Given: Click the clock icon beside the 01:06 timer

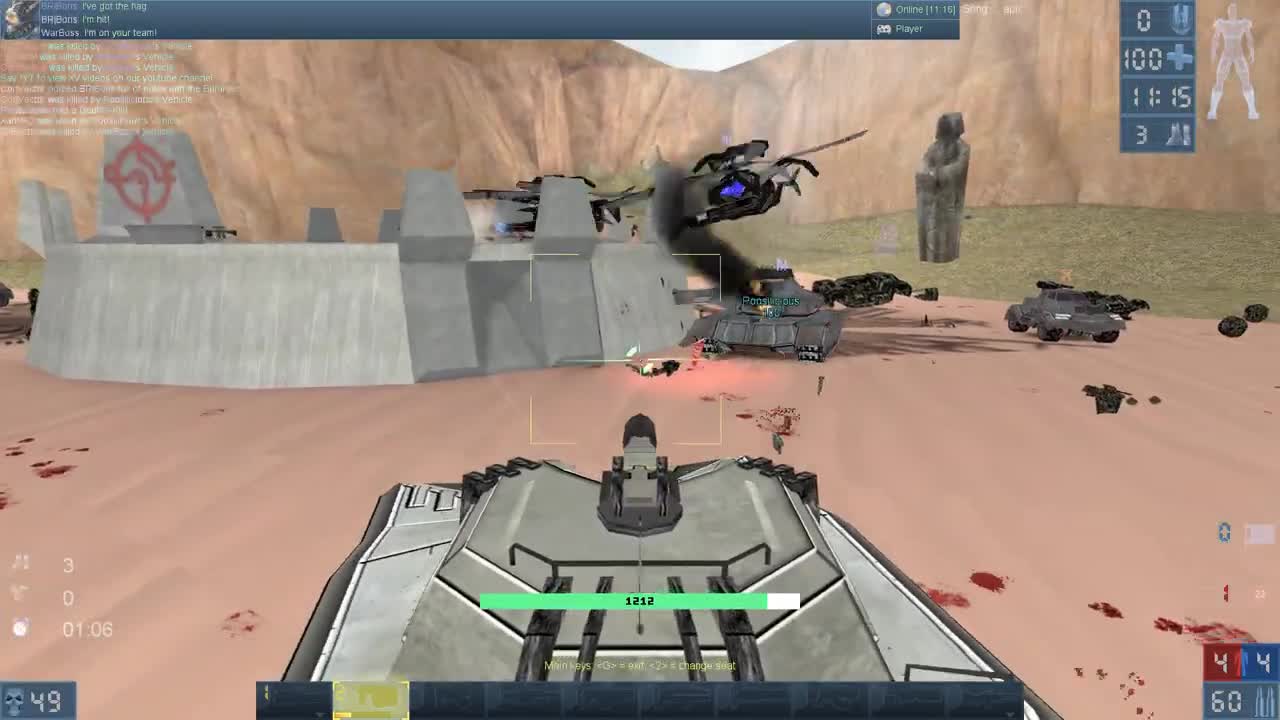Looking at the screenshot, I should [20, 629].
